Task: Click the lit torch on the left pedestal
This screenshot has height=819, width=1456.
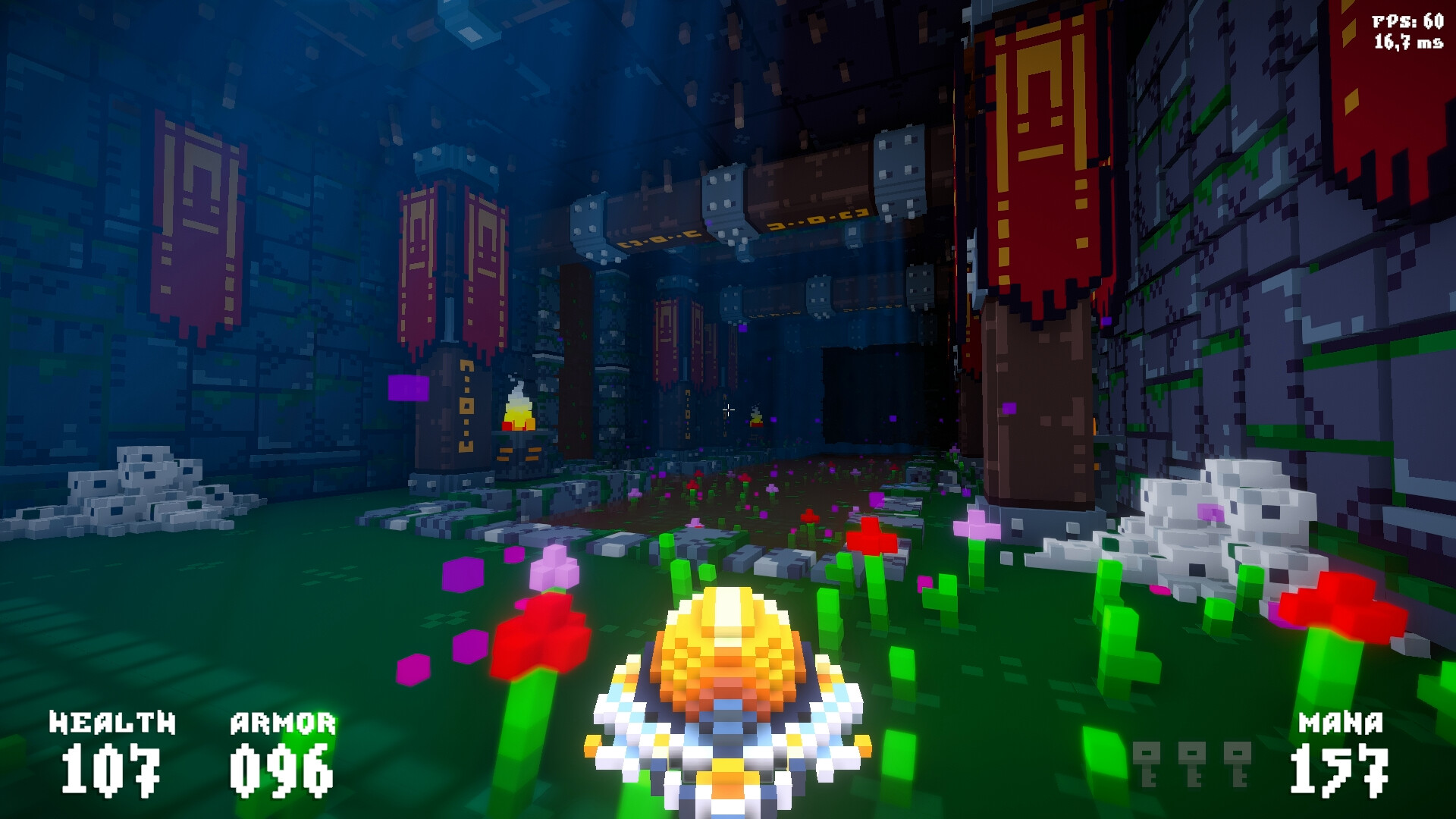Action: pyautogui.click(x=519, y=409)
